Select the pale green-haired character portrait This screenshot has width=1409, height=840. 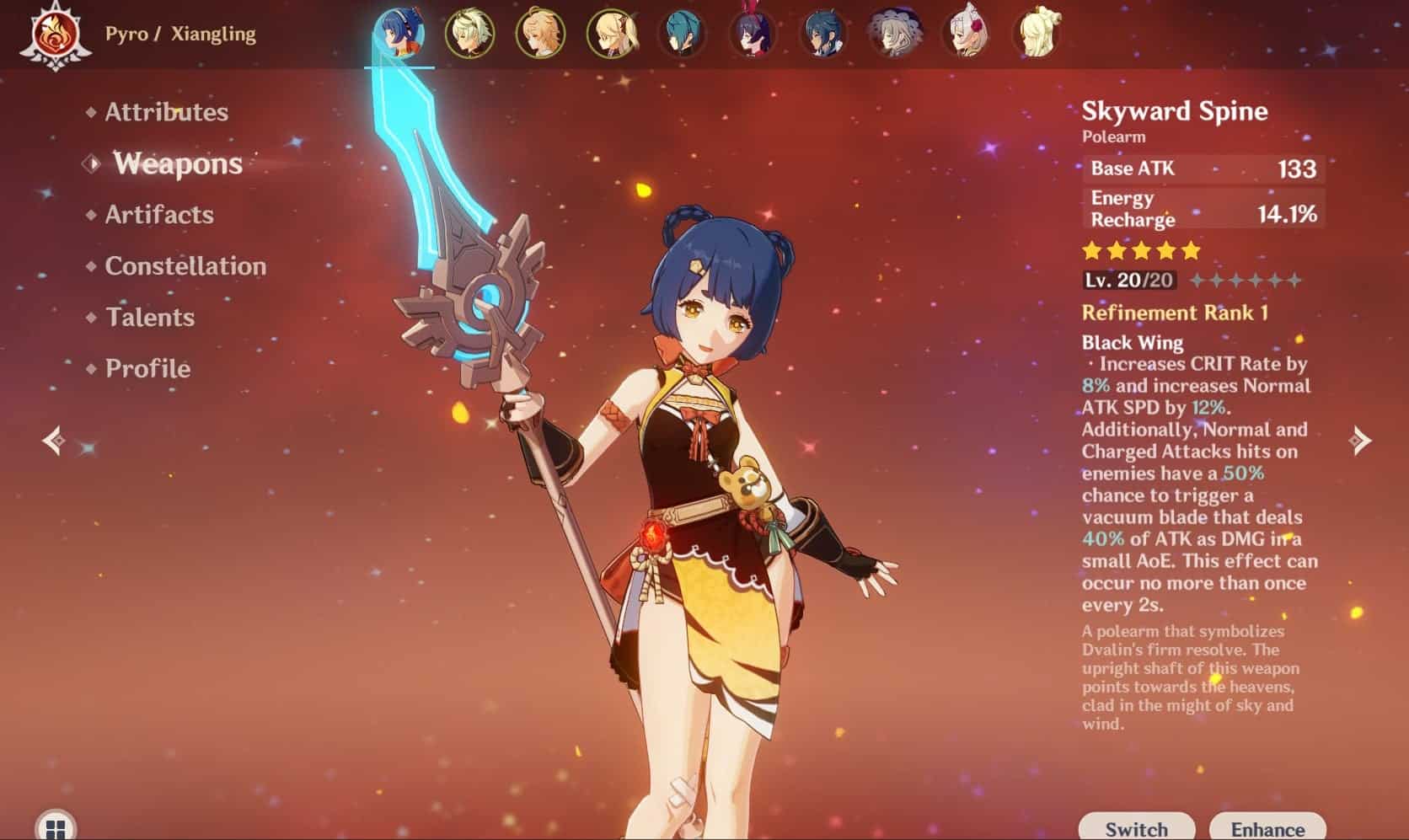469,34
